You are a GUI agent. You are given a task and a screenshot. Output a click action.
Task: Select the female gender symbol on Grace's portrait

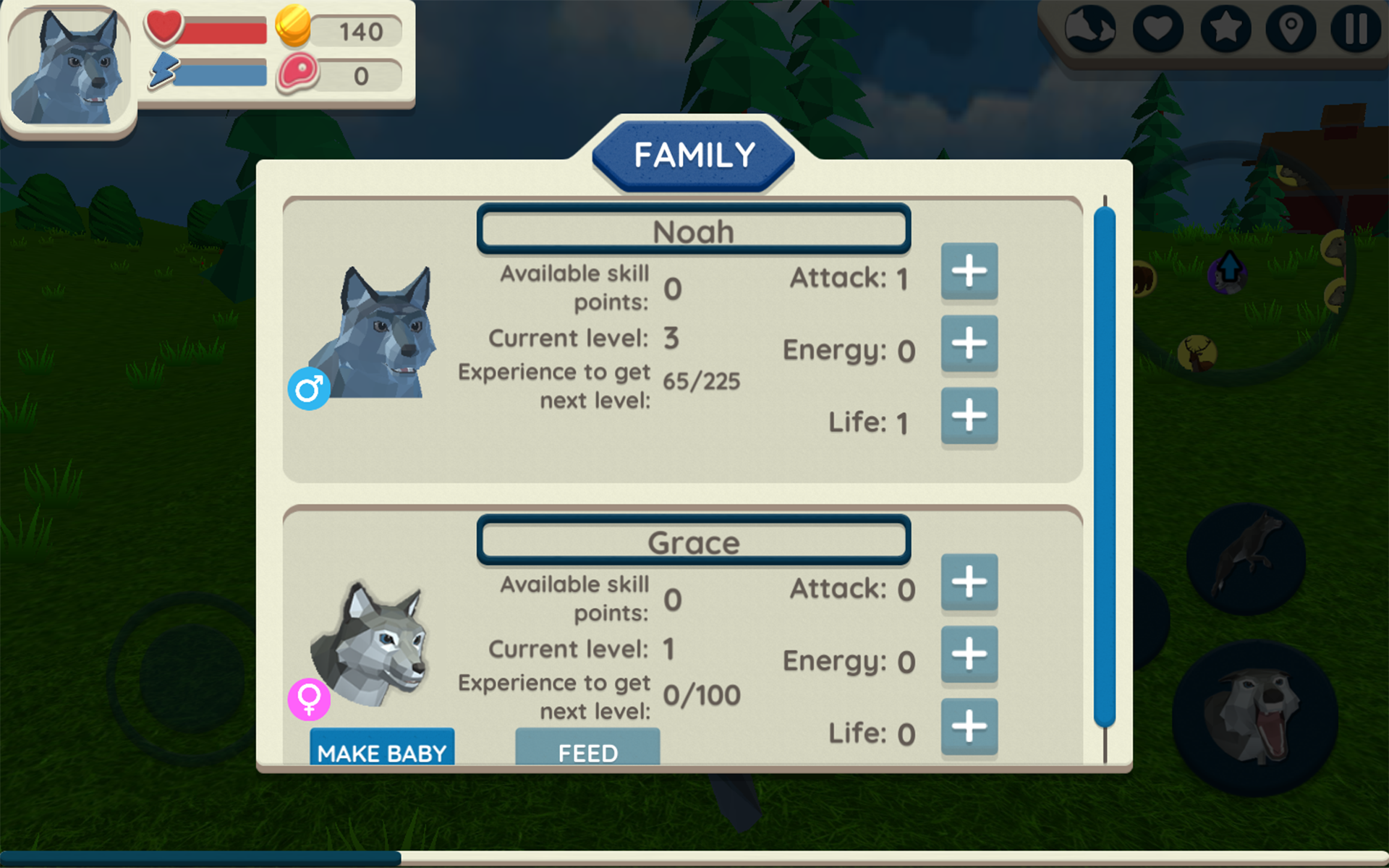tap(308, 700)
